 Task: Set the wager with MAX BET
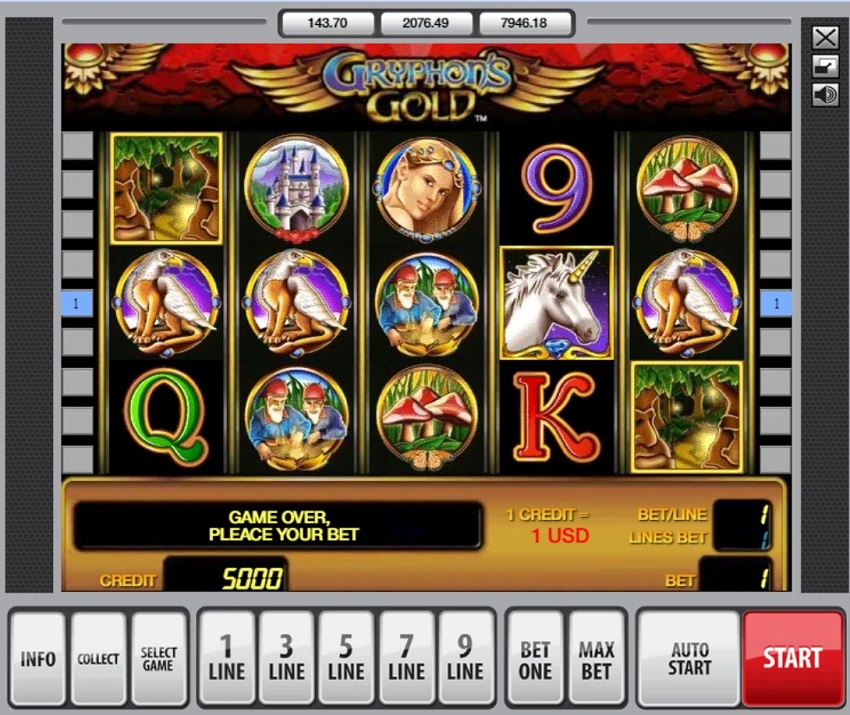(x=596, y=659)
